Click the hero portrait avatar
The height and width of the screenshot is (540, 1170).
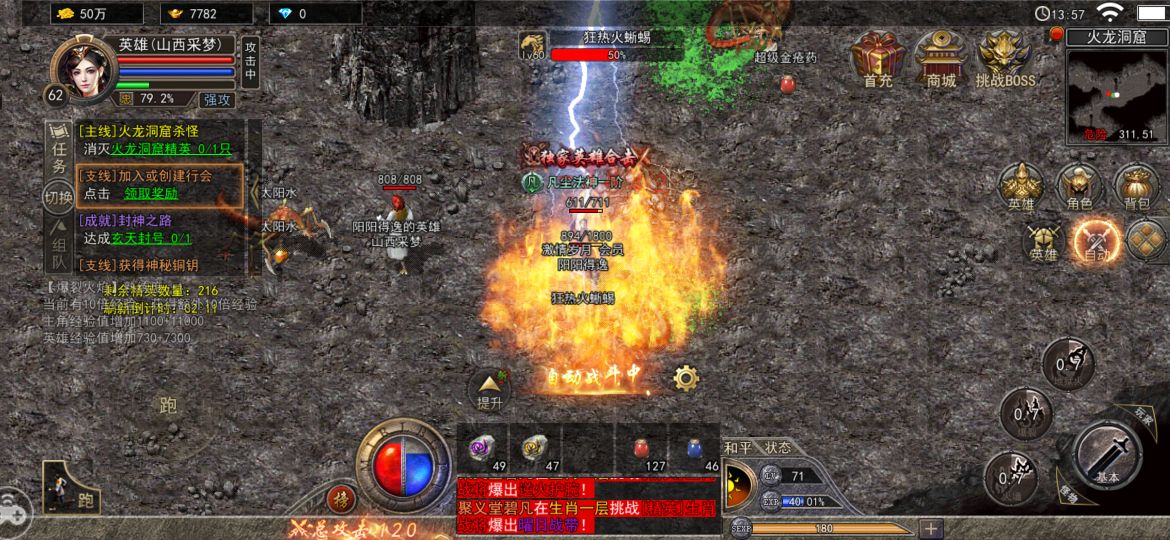click(80, 68)
